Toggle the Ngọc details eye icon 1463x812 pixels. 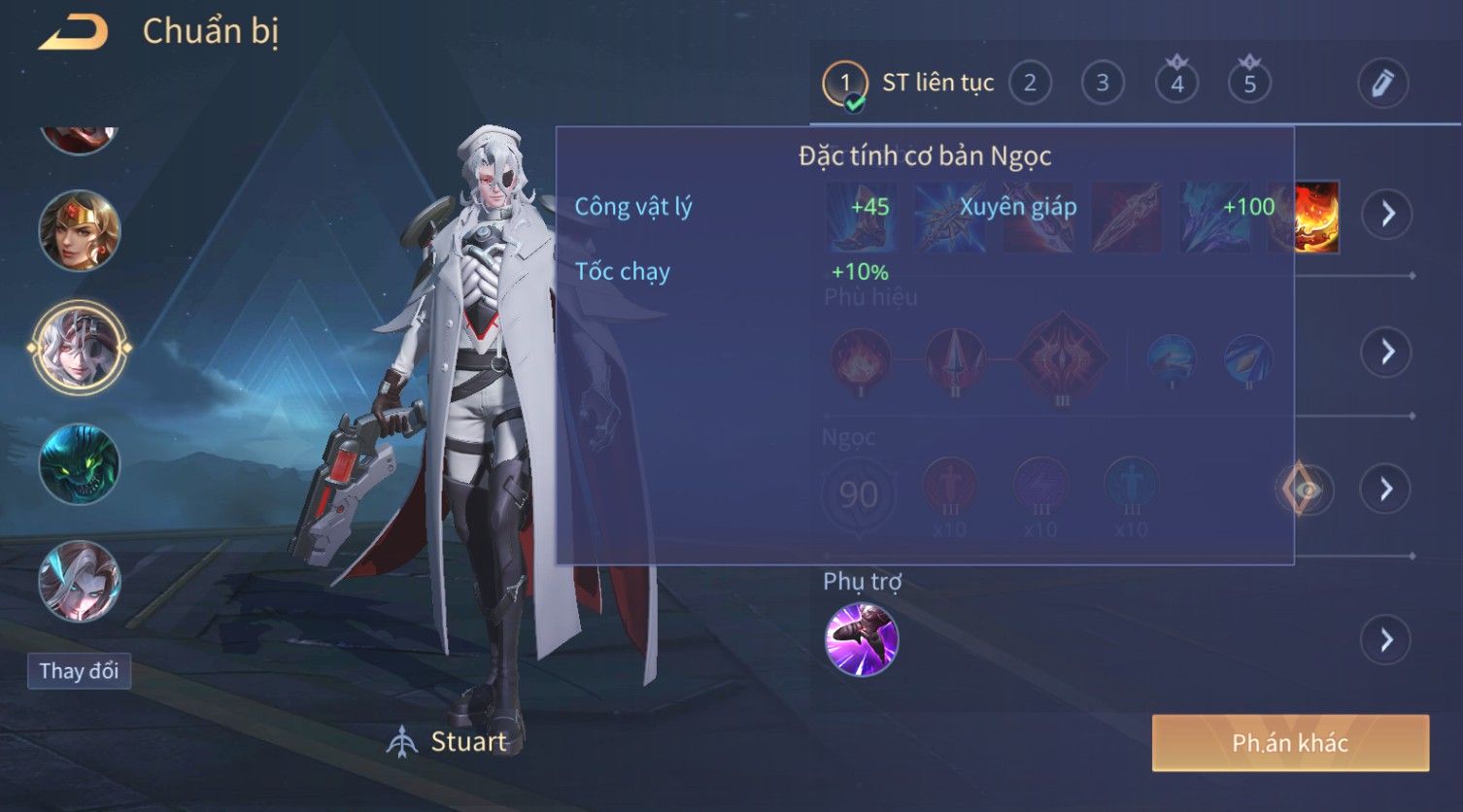[x=1305, y=489]
